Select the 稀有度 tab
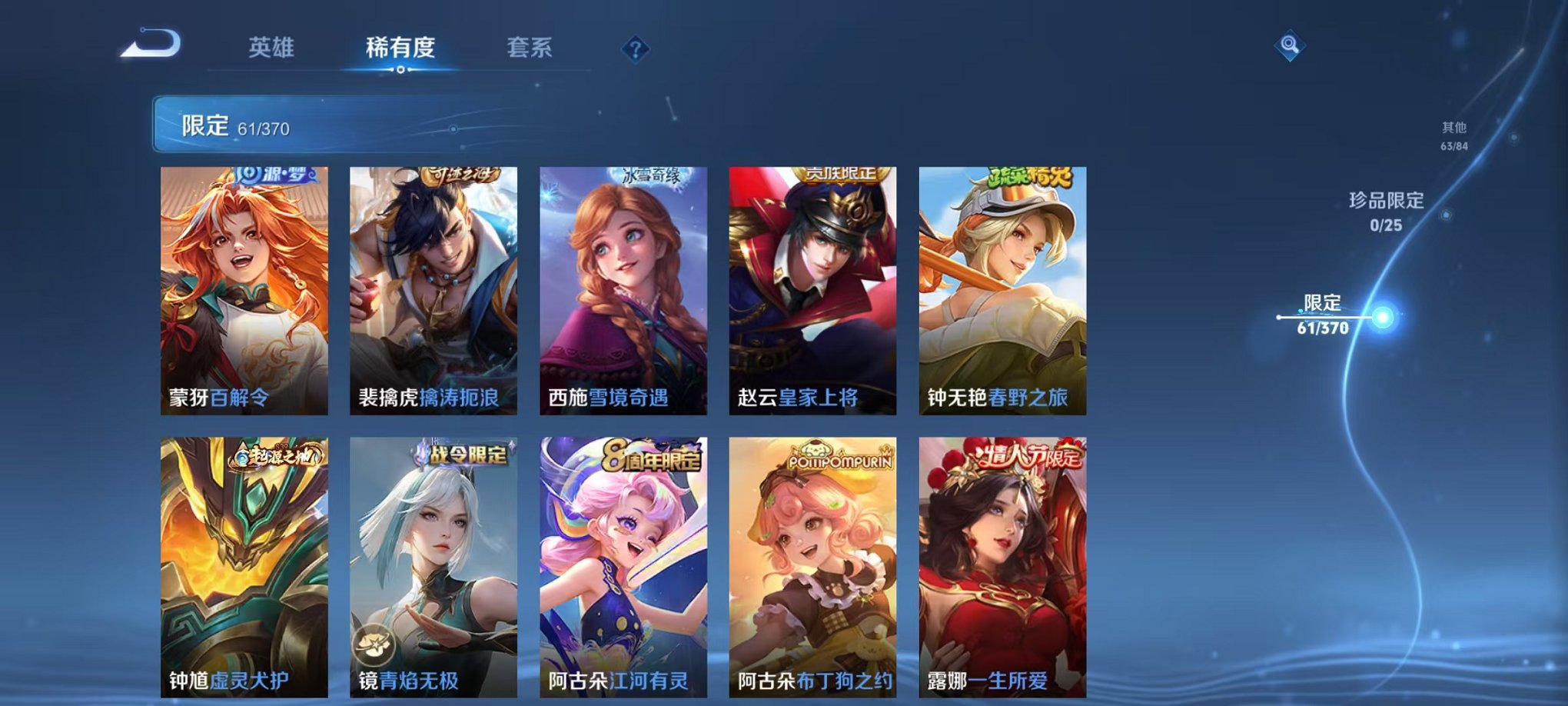 click(x=401, y=47)
